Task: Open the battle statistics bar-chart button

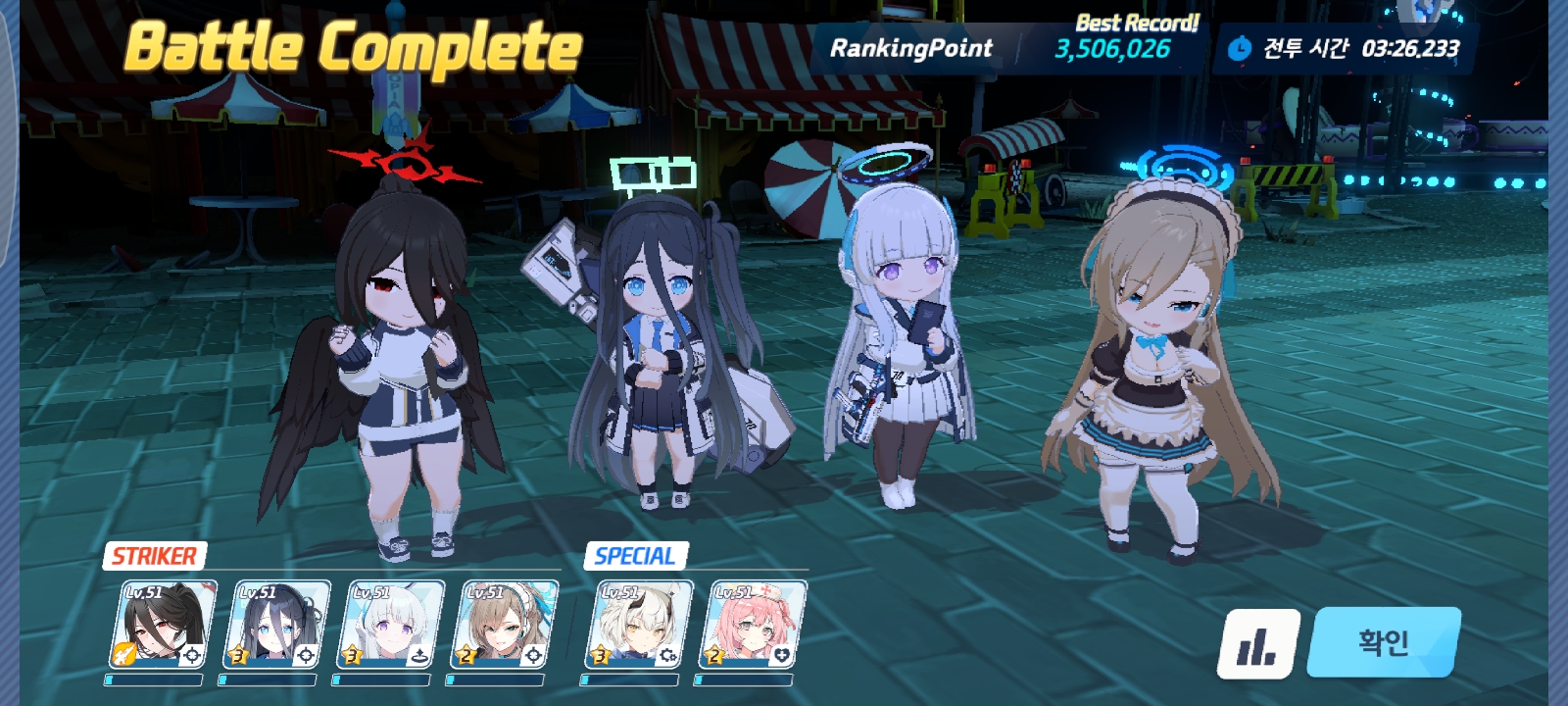Action: [x=1258, y=644]
